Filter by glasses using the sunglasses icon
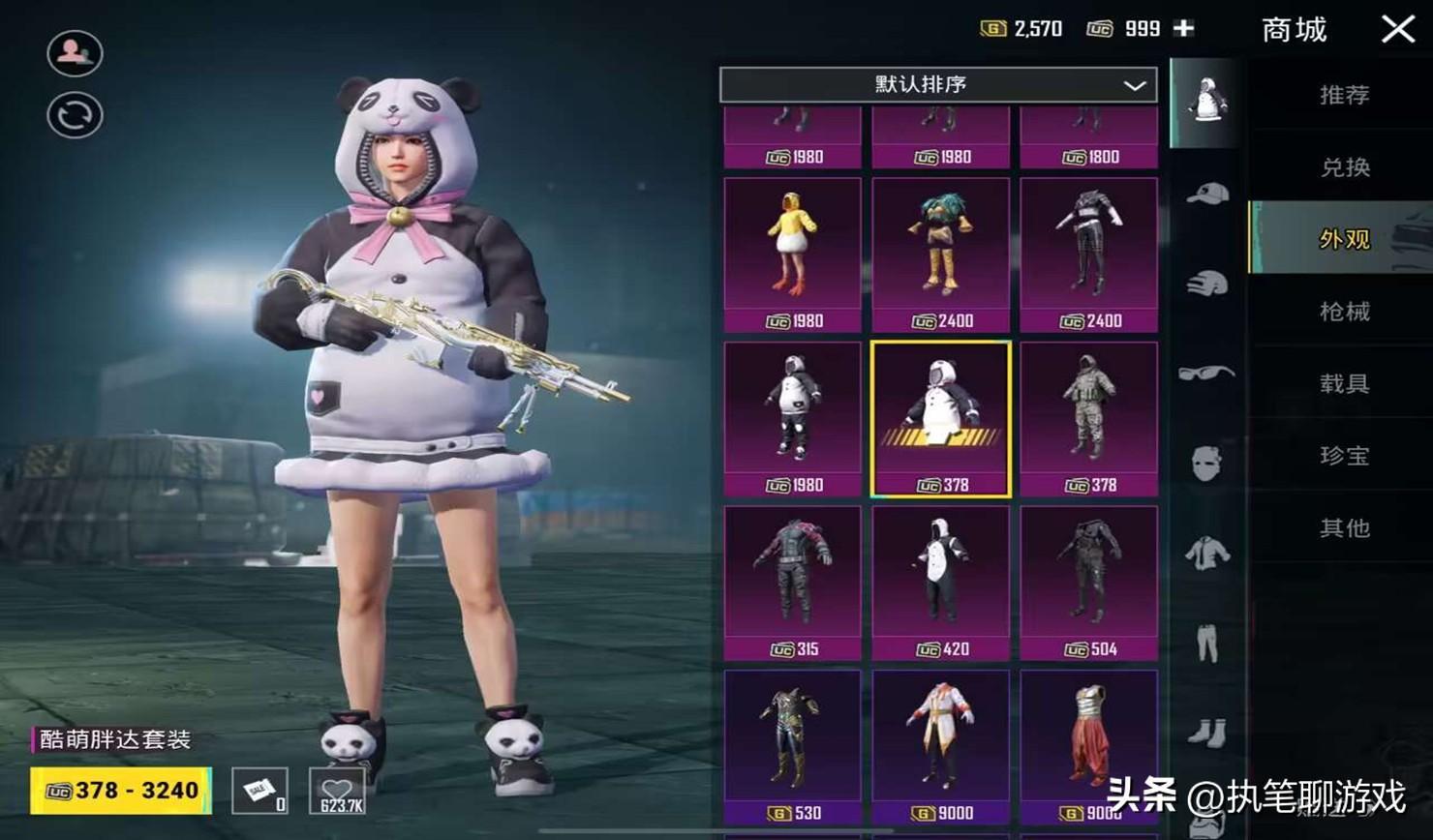This screenshot has height=840, width=1433. click(1206, 373)
